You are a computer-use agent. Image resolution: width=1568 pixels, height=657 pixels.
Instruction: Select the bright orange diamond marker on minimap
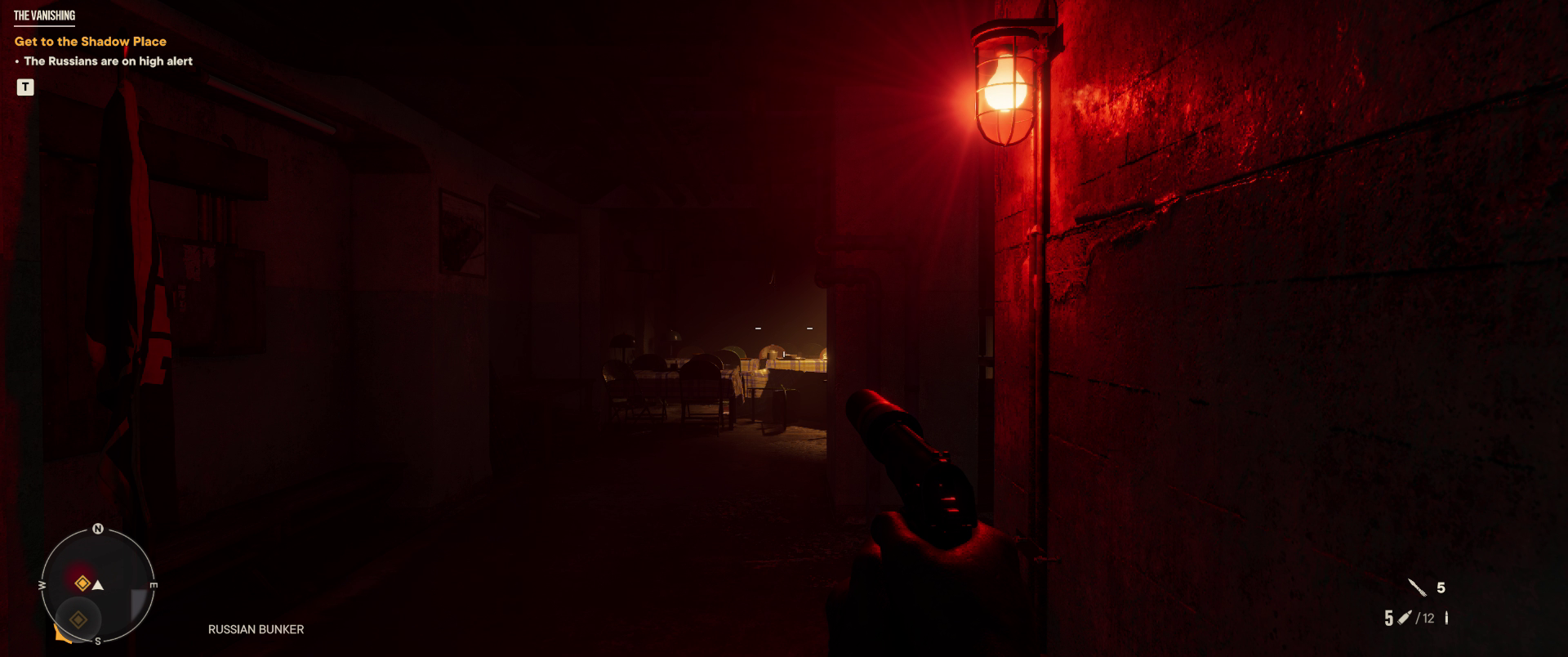click(x=82, y=583)
